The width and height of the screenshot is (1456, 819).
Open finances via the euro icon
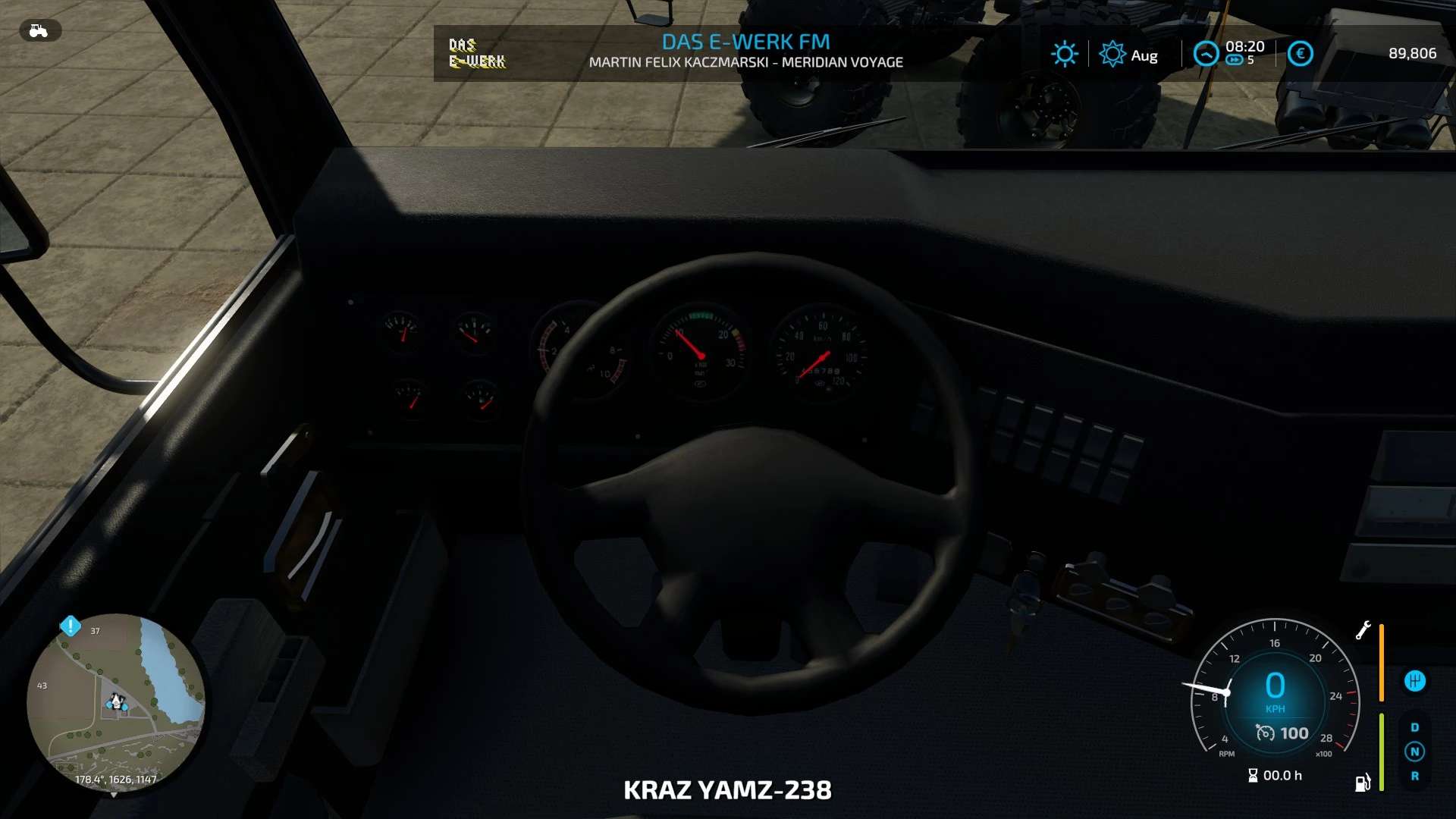point(1300,54)
